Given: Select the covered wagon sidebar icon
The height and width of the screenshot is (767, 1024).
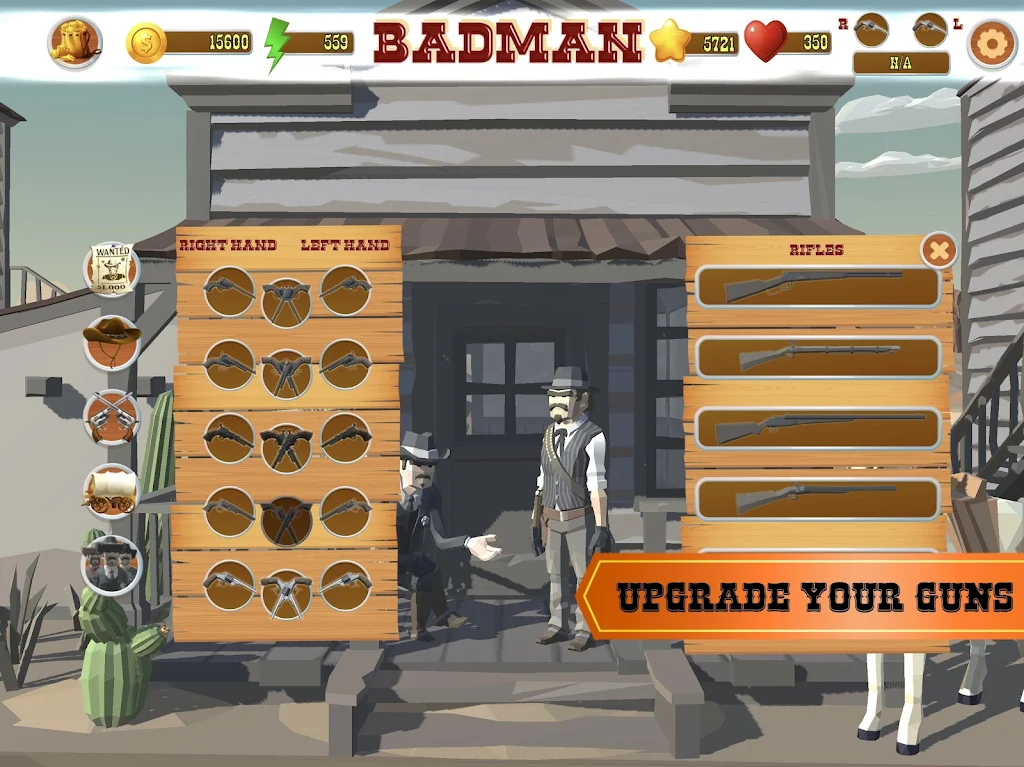Looking at the screenshot, I should [x=111, y=490].
